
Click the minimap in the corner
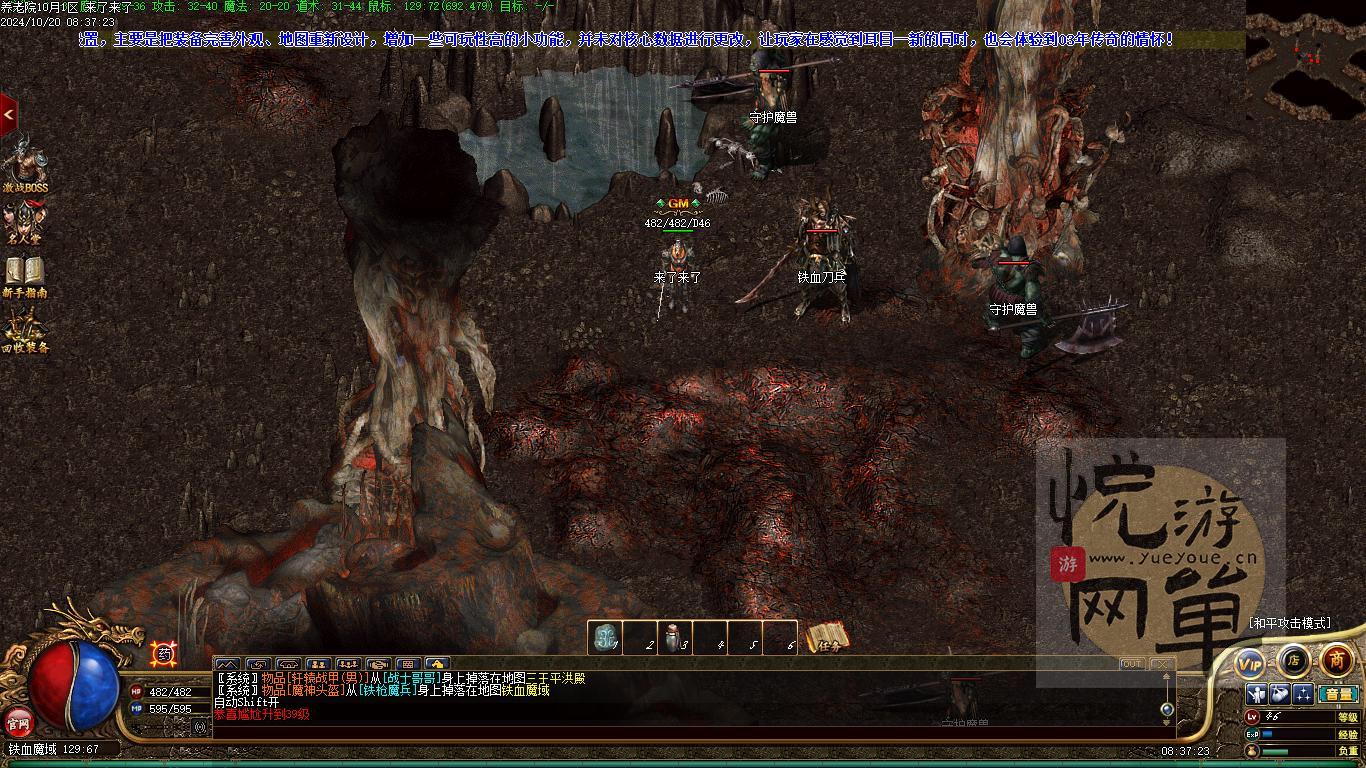click(x=1305, y=60)
